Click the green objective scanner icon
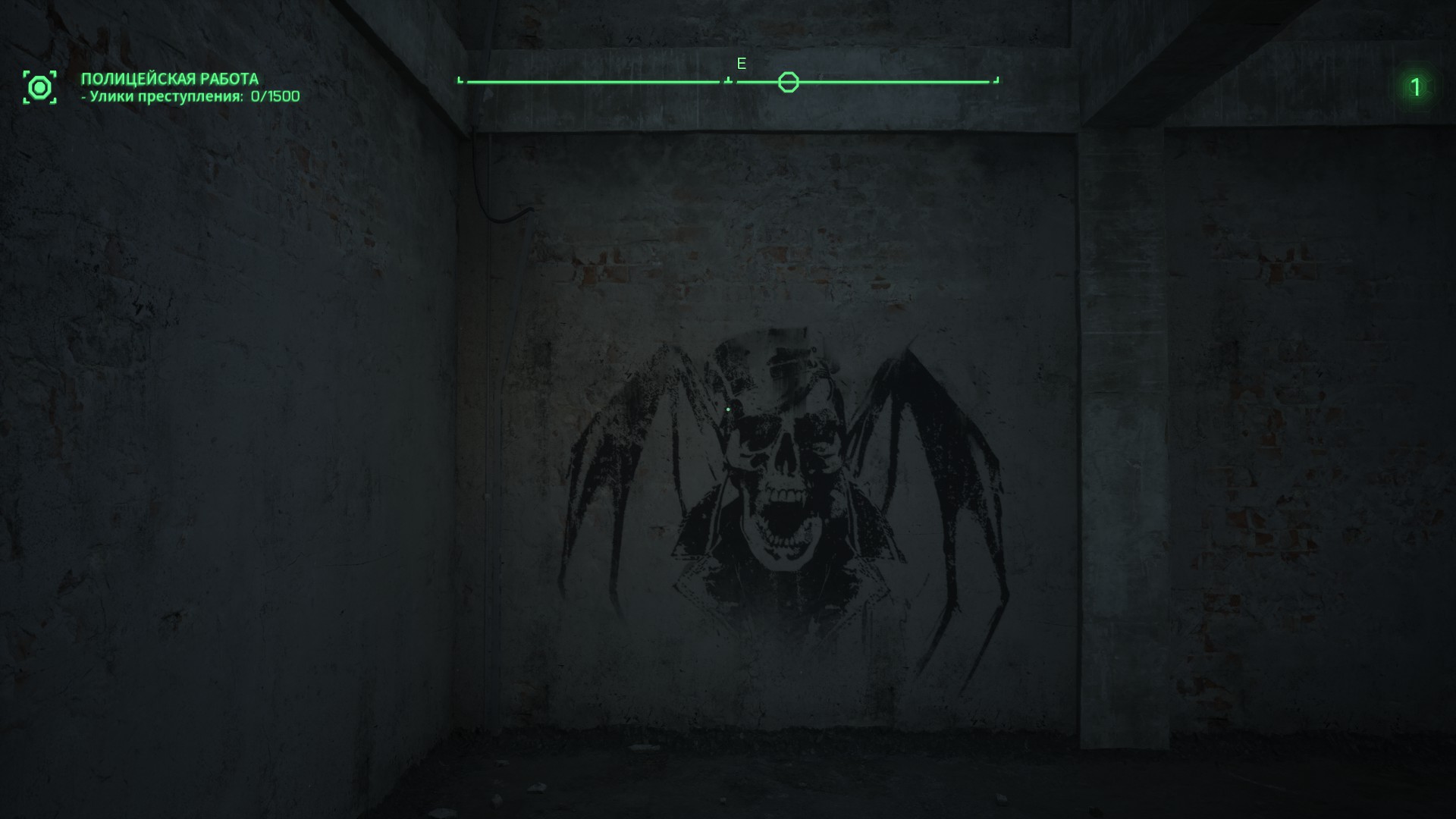The image size is (1456, 819). coord(39,87)
